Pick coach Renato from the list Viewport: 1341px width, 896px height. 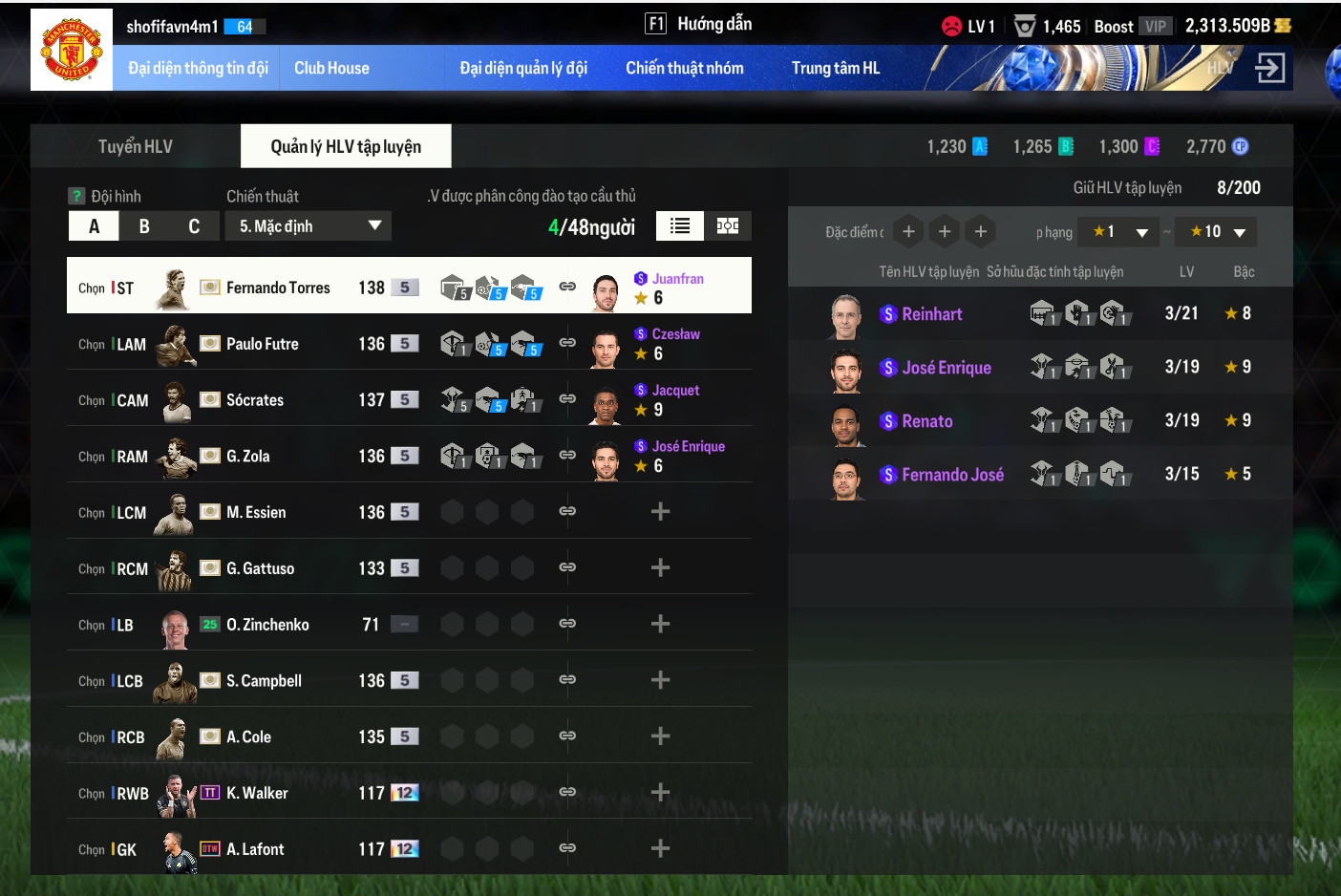coord(926,421)
